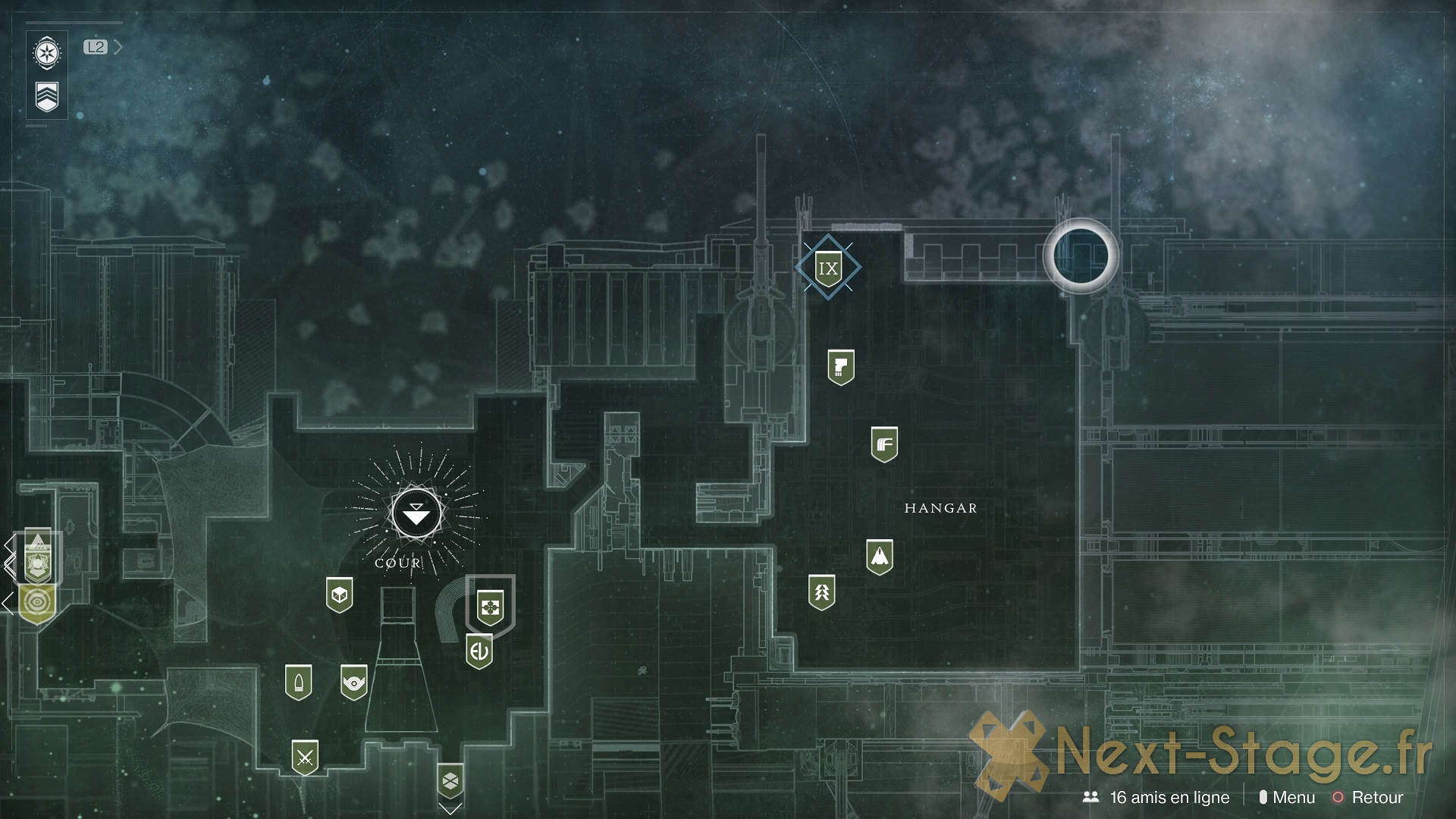The image size is (1456, 819).
Task: Open the Vault cube marker
Action: [x=339, y=595]
